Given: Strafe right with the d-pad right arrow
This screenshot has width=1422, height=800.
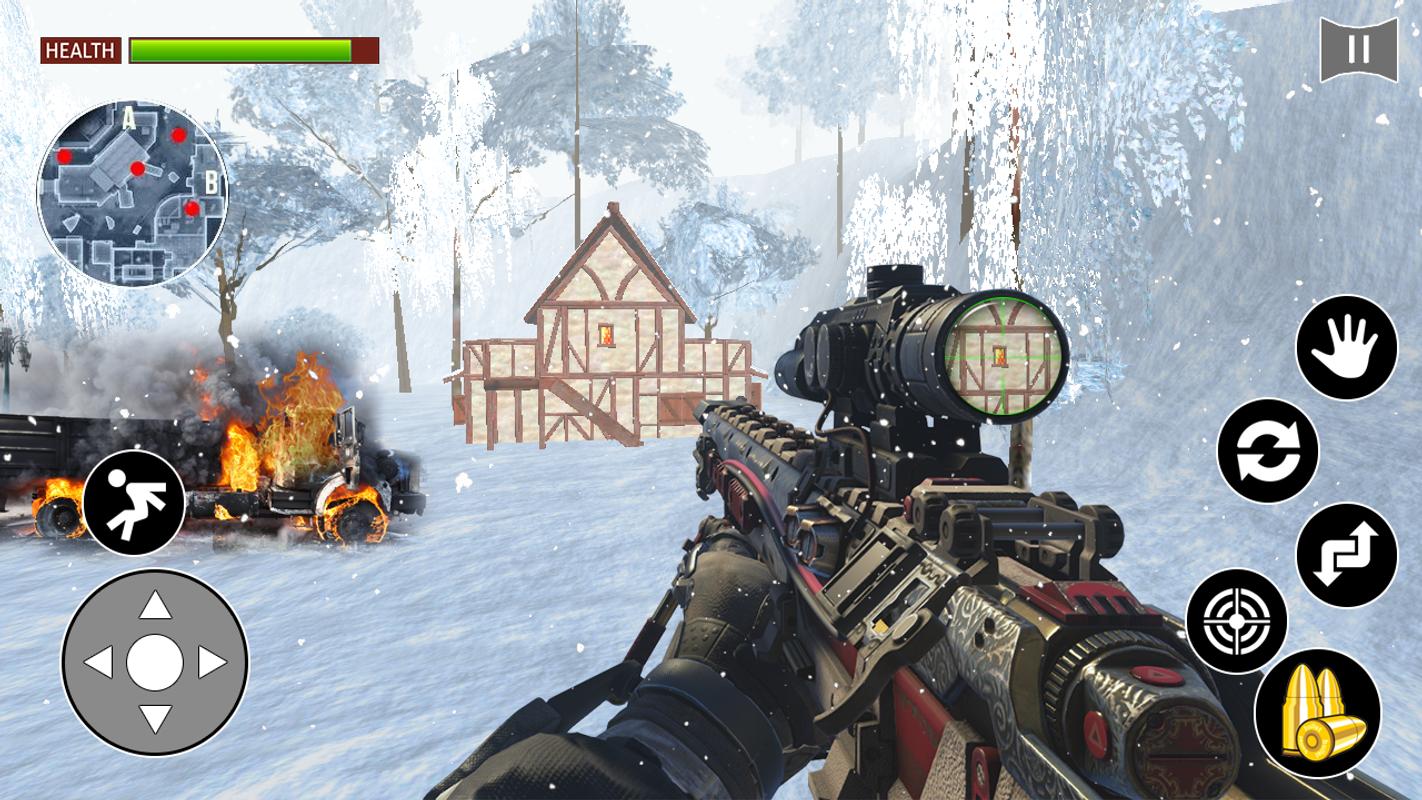Looking at the screenshot, I should click(212, 662).
